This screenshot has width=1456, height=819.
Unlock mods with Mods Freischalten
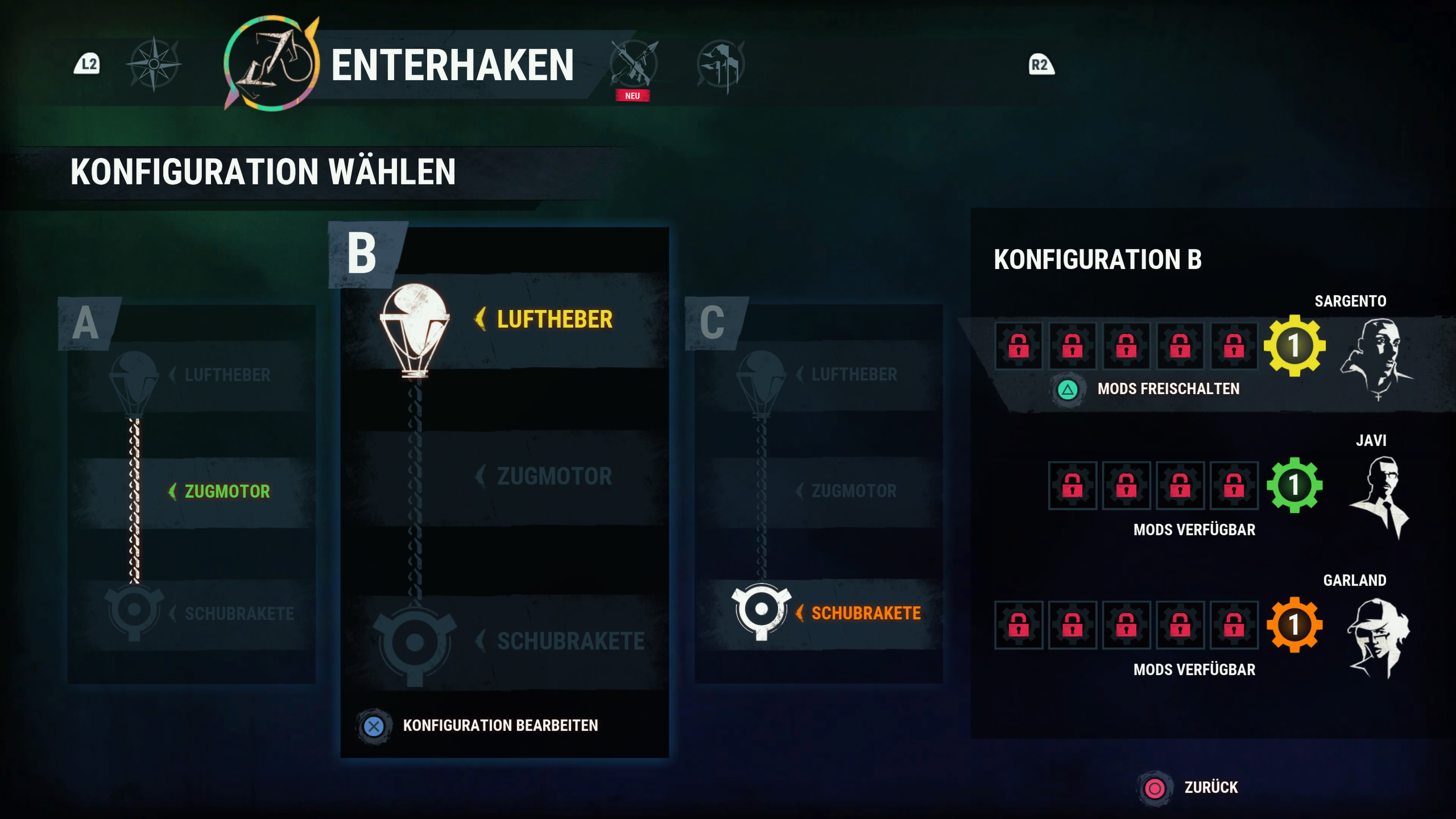pyautogui.click(x=1167, y=389)
